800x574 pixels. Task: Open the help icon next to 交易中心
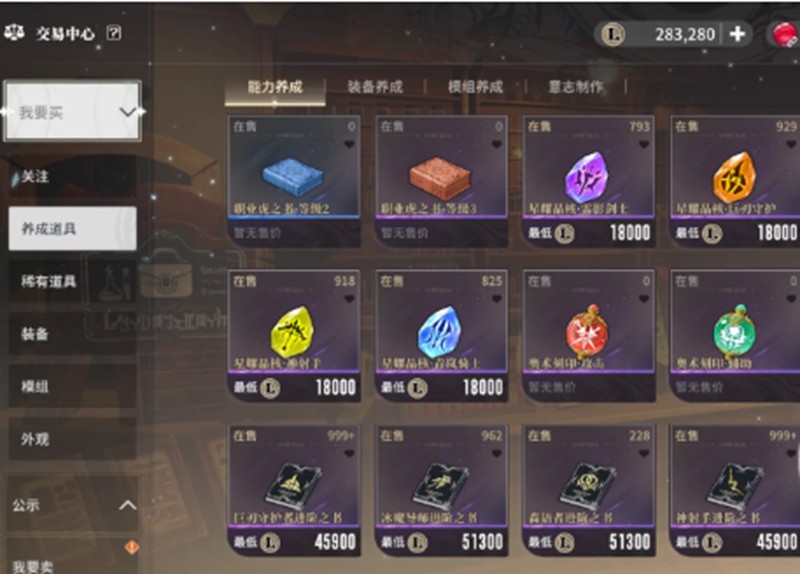(113, 33)
